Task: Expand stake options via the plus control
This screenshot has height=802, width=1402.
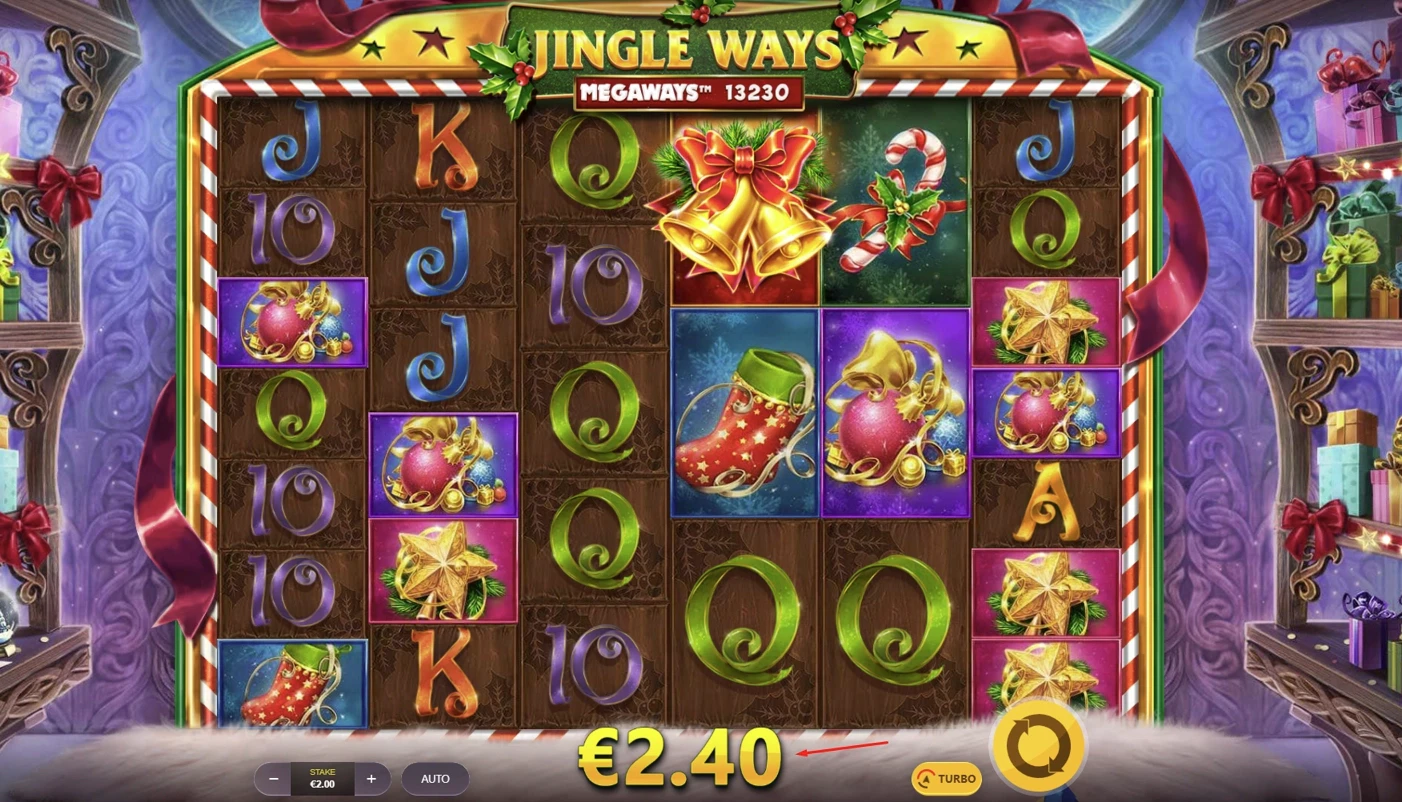Action: 371,778
